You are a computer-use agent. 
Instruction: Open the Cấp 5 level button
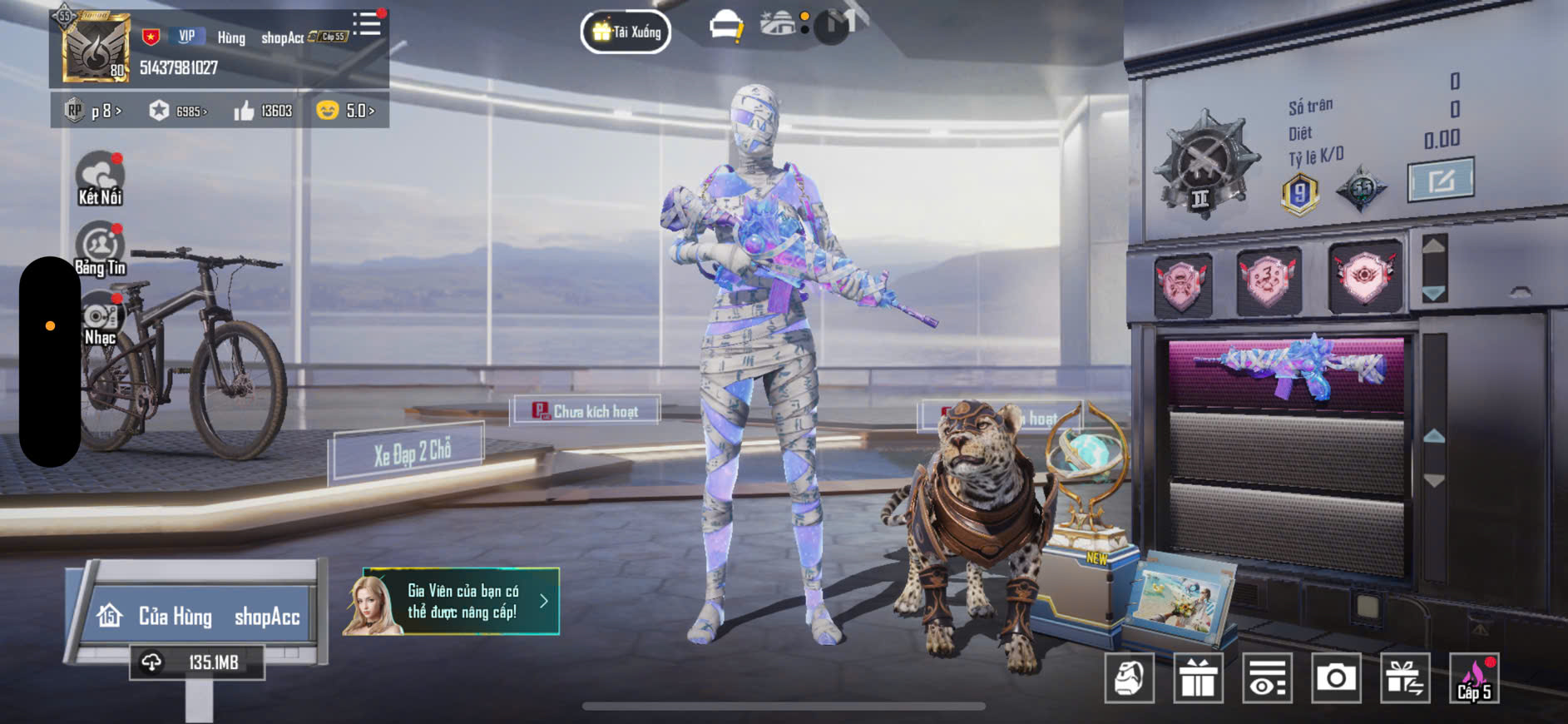pyautogui.click(x=1474, y=678)
